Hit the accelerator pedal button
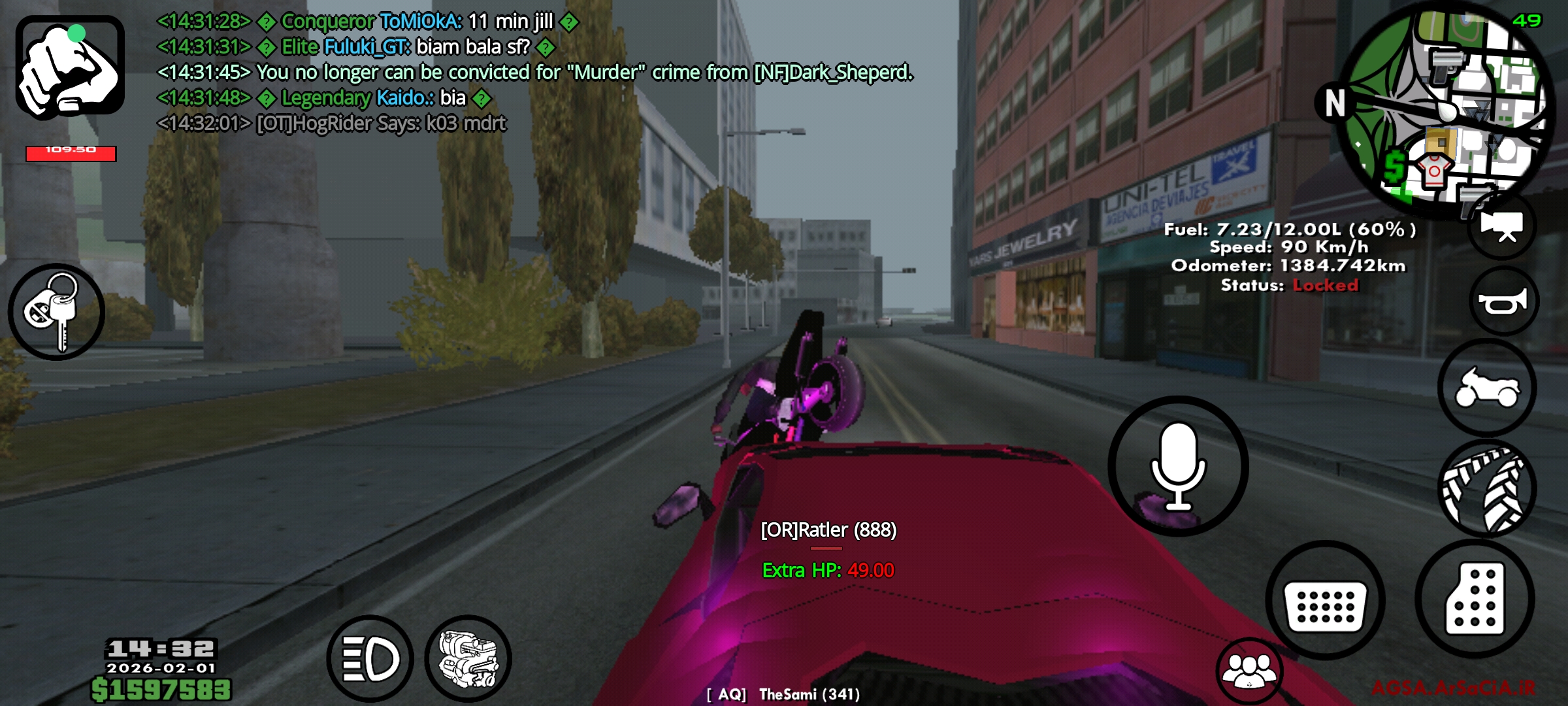This screenshot has height=706, width=1568. (x=1475, y=598)
